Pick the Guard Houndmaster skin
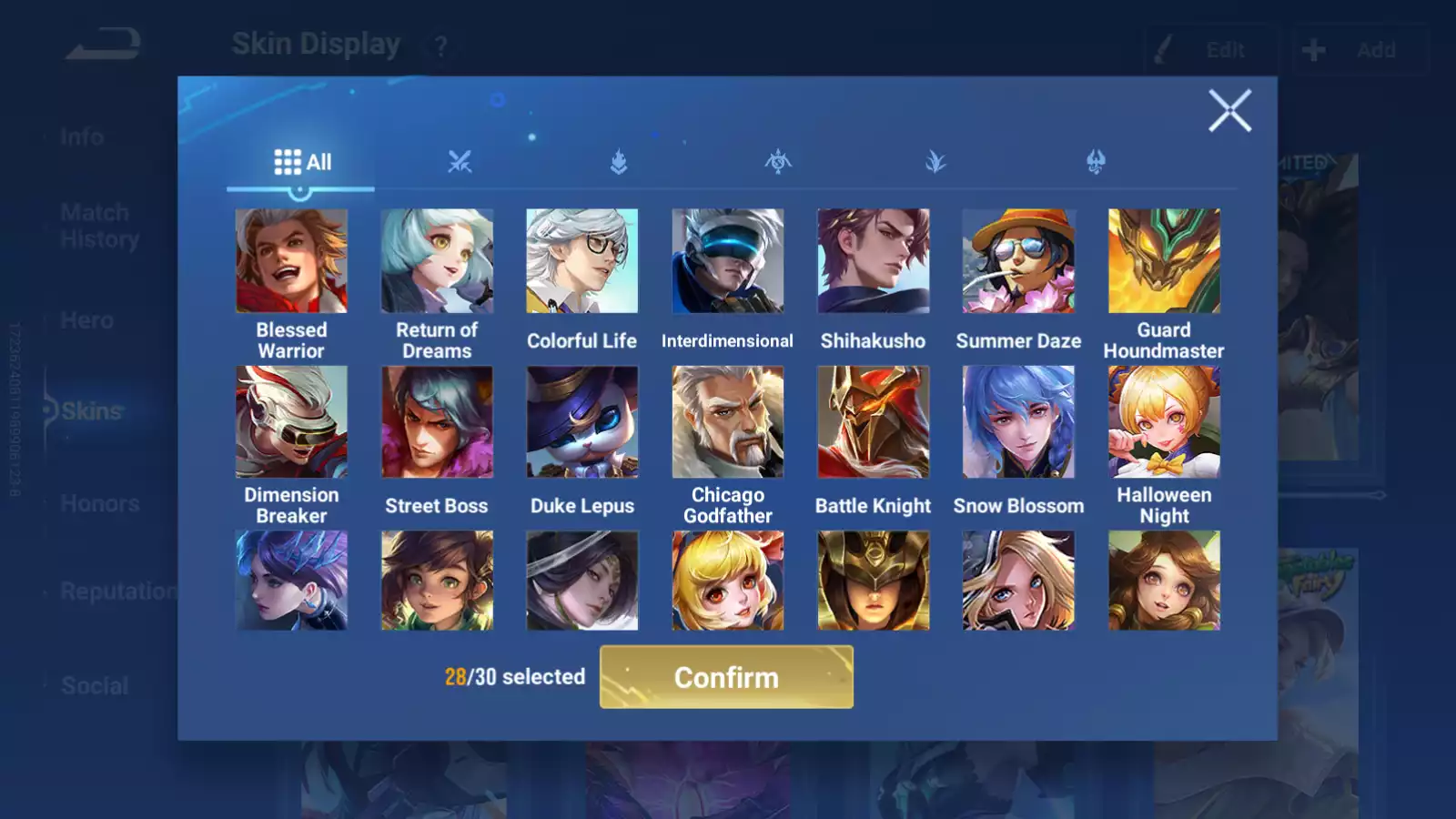 tap(1164, 261)
